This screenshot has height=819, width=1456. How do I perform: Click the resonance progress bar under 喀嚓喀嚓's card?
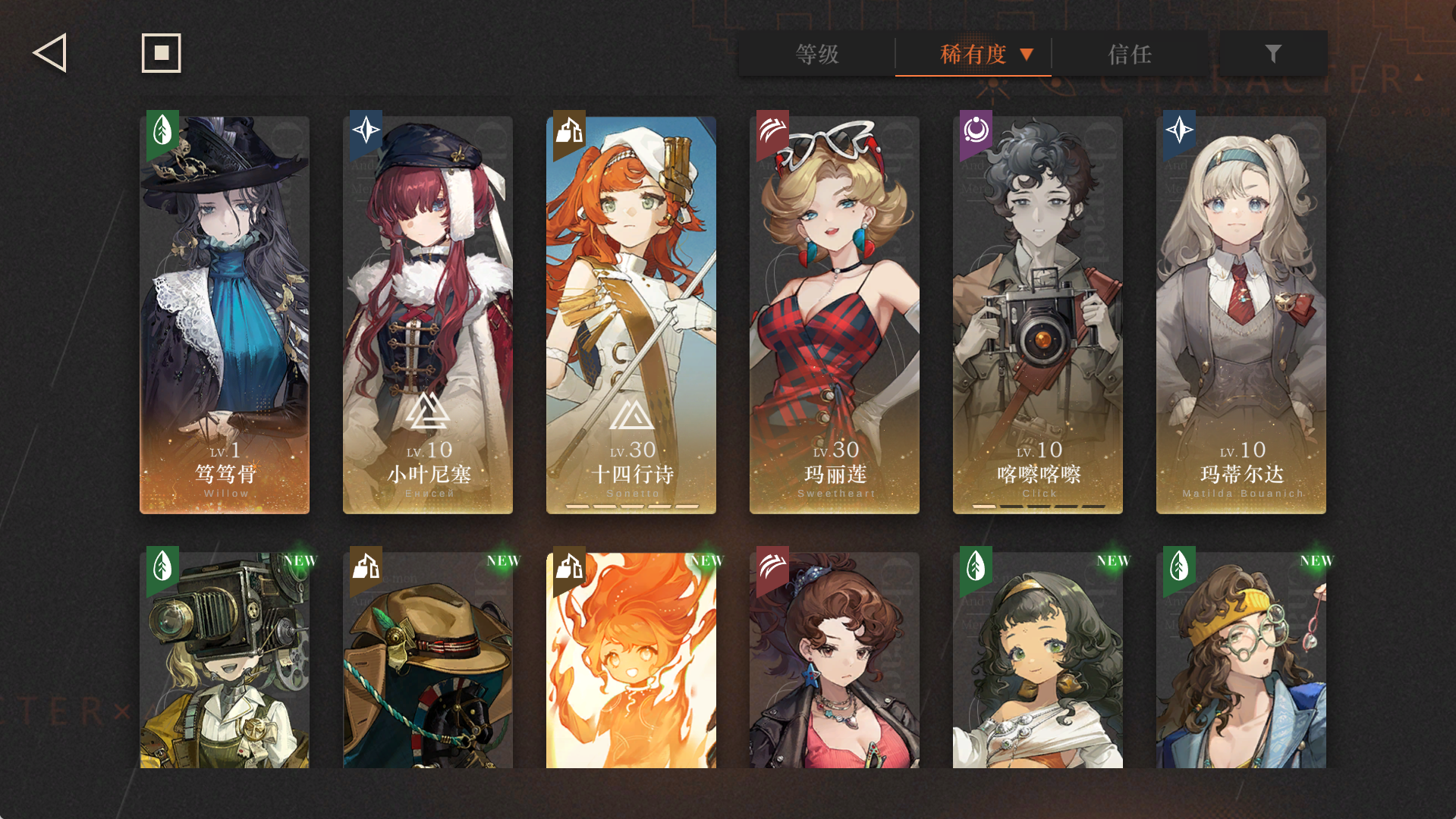[1037, 505]
